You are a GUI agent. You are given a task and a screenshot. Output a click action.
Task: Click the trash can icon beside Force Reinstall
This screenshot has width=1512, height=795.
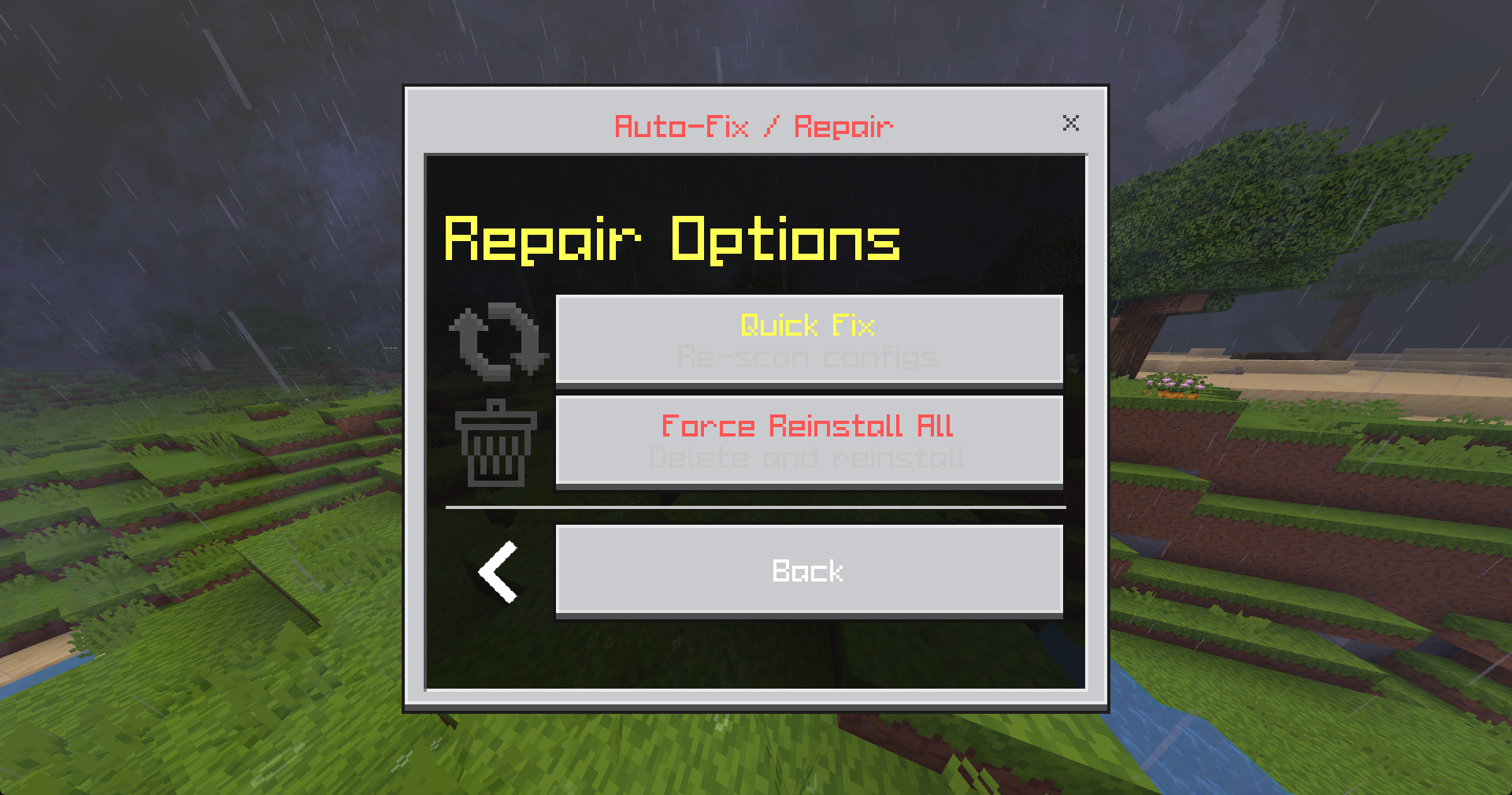tap(496, 445)
